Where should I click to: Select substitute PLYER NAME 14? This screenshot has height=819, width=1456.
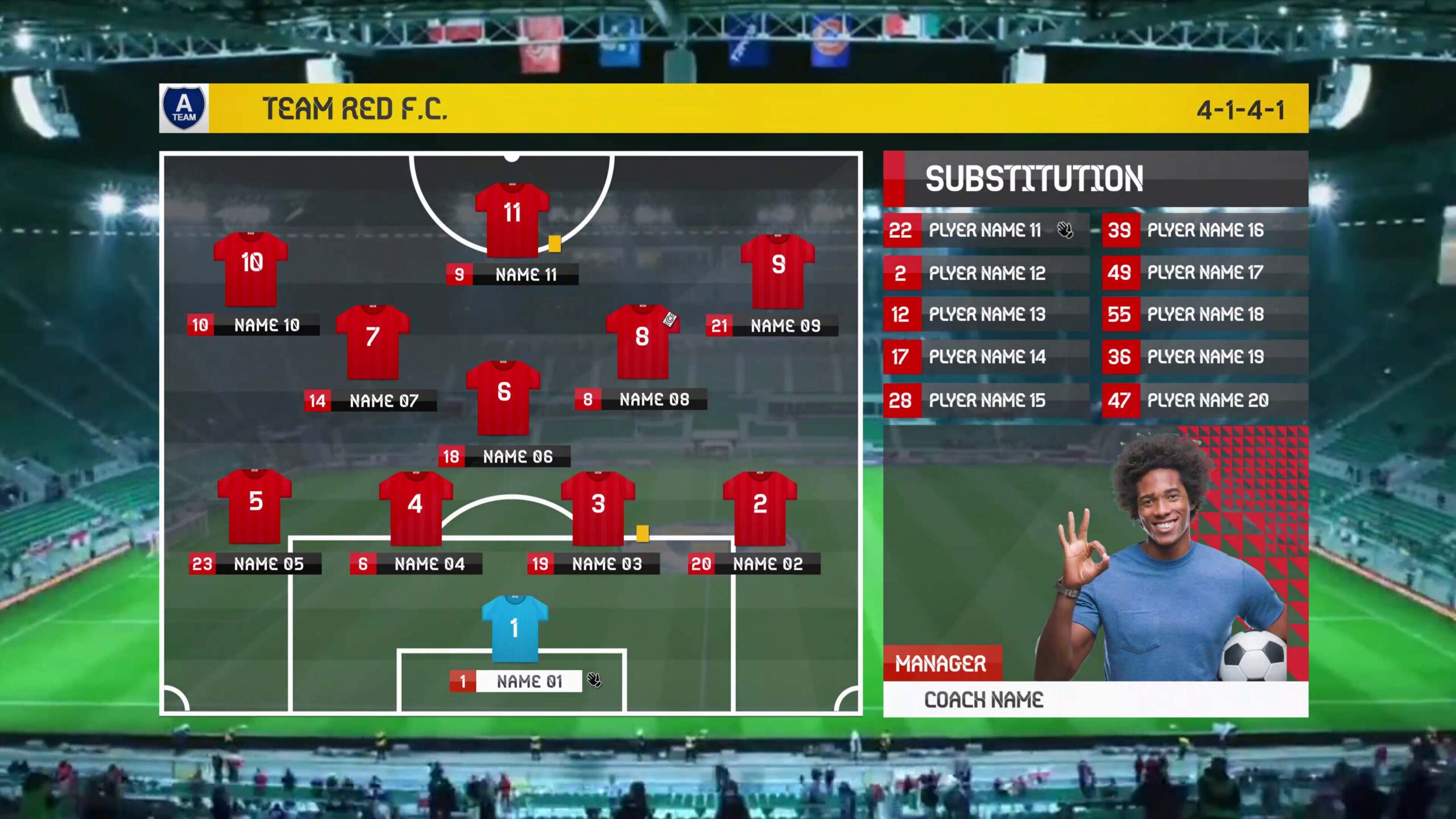986,357
